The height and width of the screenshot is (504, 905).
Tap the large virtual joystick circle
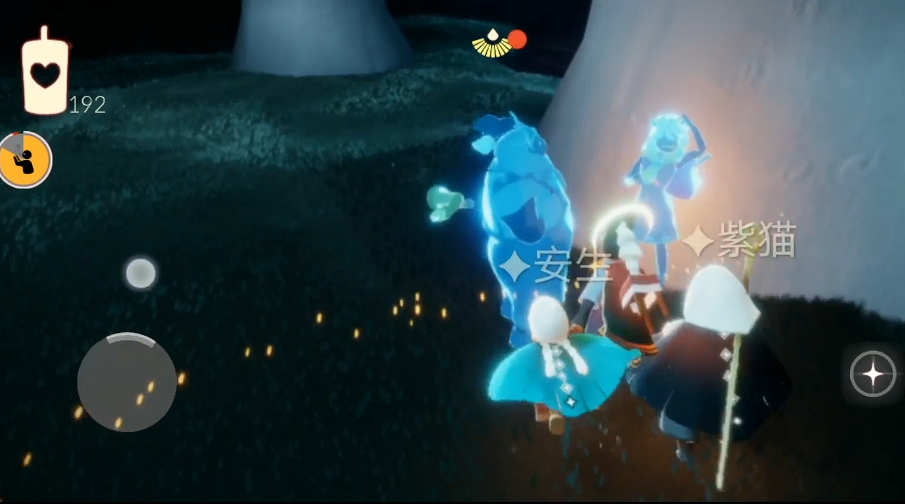click(127, 382)
